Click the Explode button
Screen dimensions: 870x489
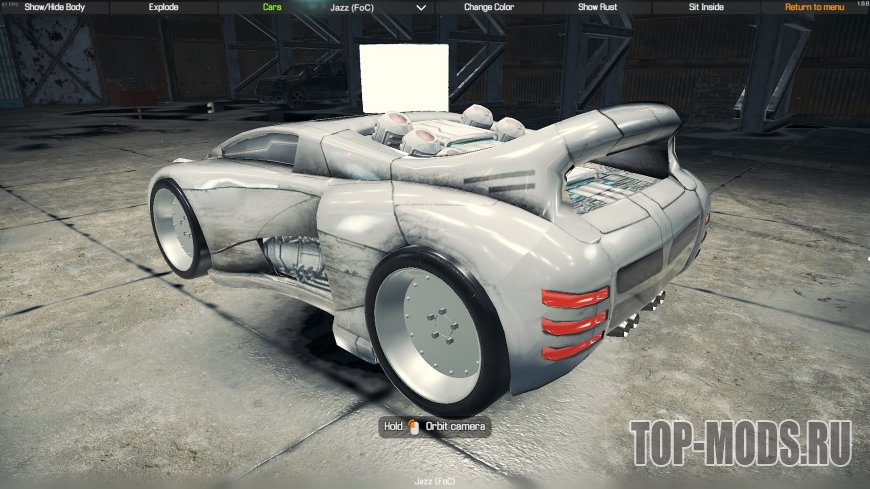[x=163, y=7]
